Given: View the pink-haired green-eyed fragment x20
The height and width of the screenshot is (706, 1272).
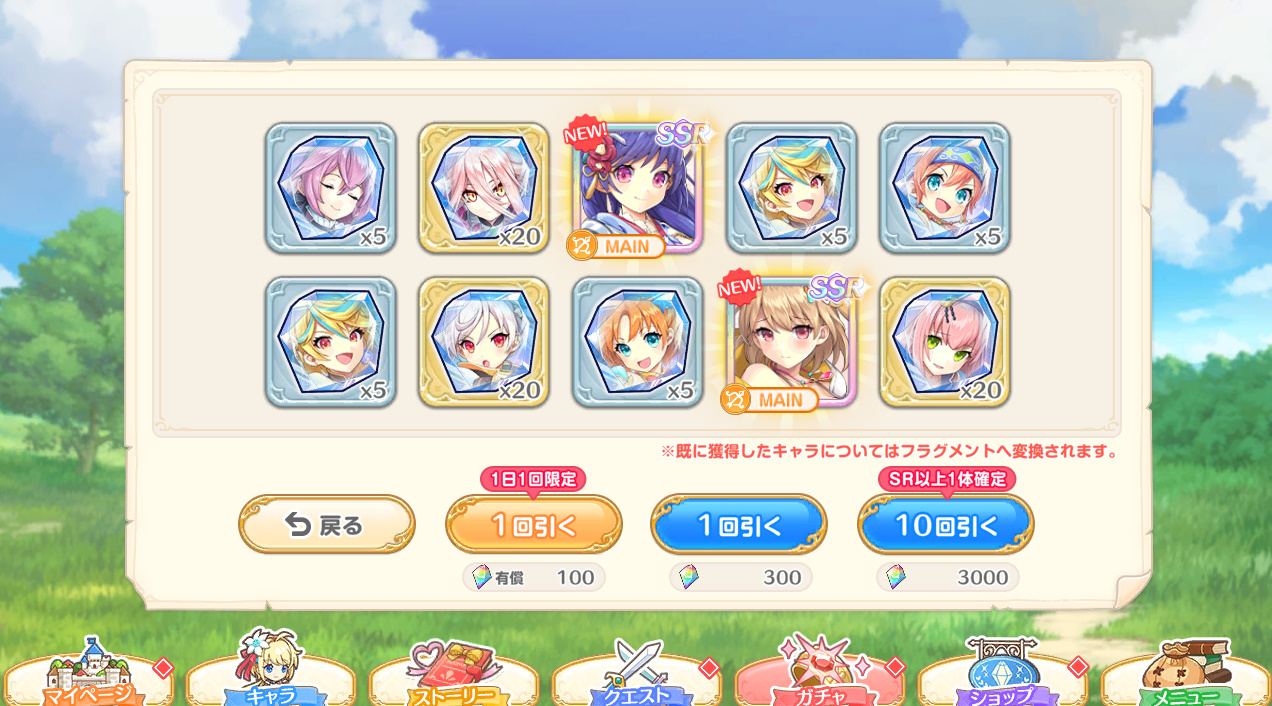Looking at the screenshot, I should point(945,342).
